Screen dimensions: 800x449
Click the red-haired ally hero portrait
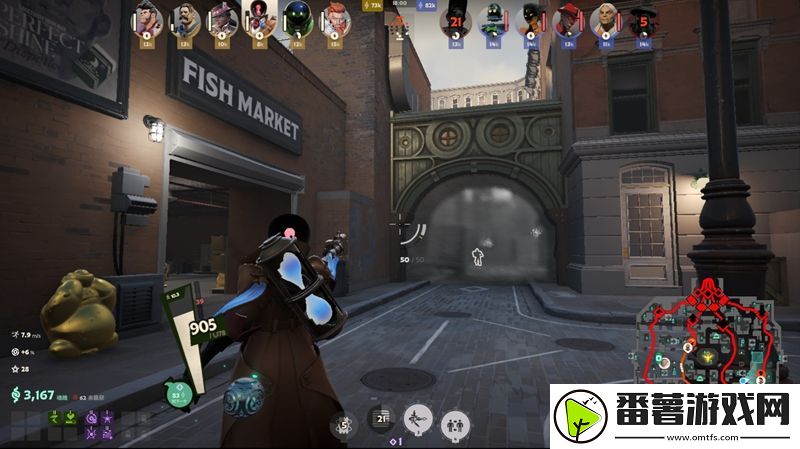(x=333, y=19)
